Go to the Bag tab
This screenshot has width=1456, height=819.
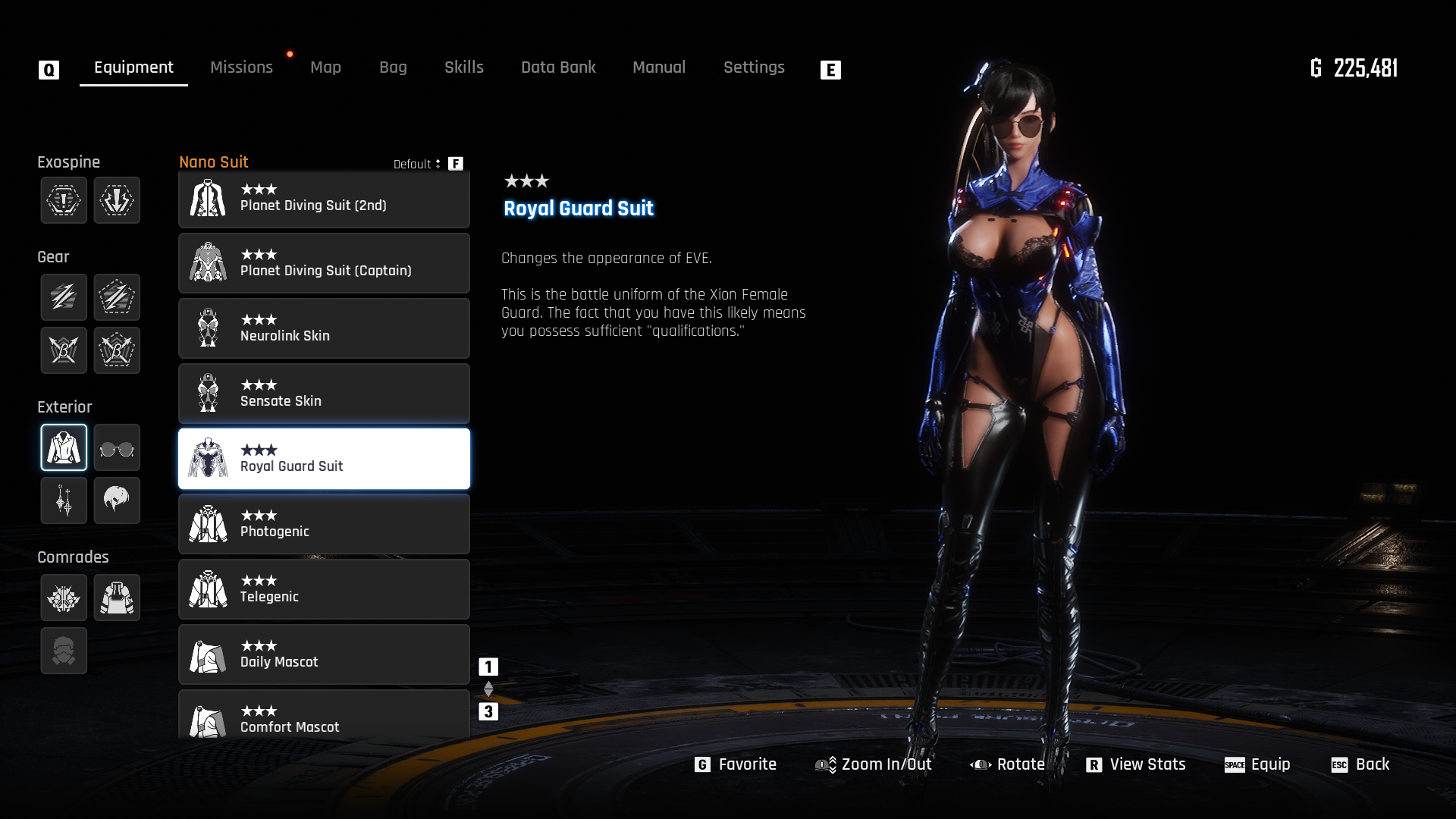click(393, 67)
